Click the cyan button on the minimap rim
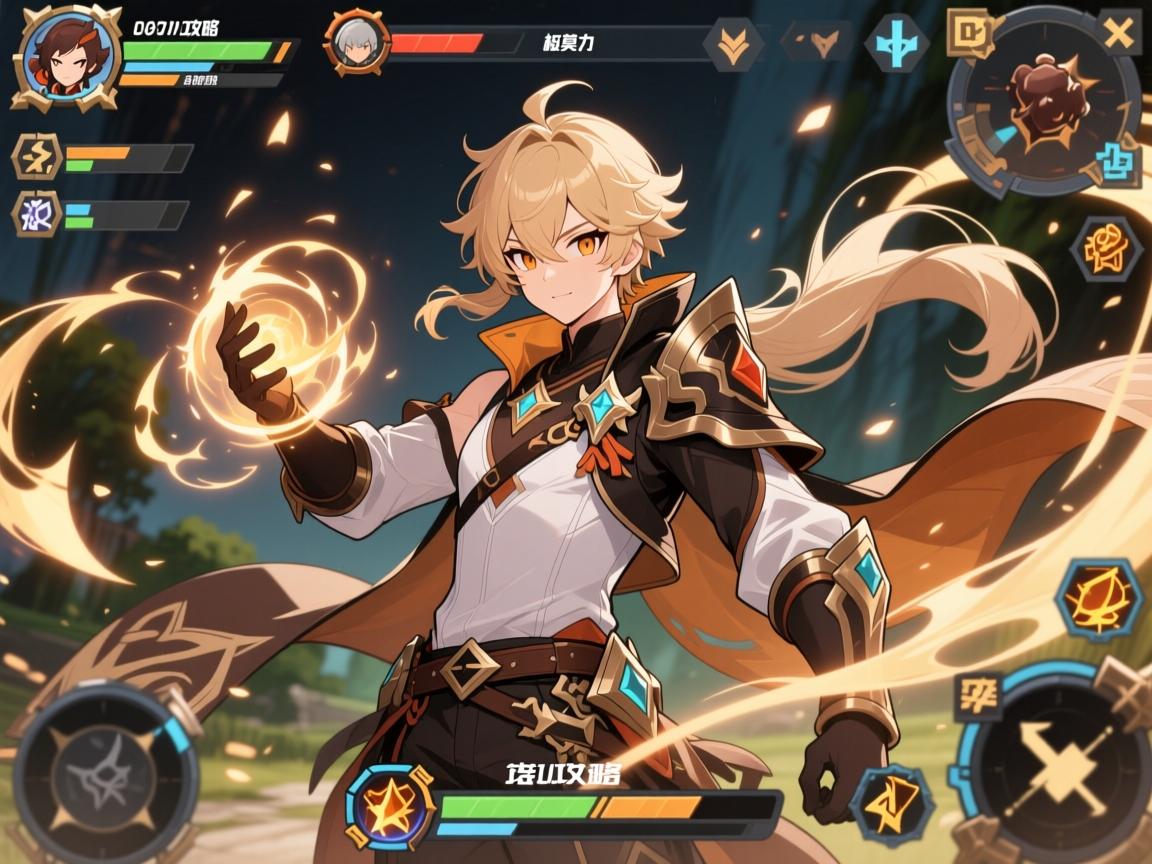 click(x=1117, y=162)
